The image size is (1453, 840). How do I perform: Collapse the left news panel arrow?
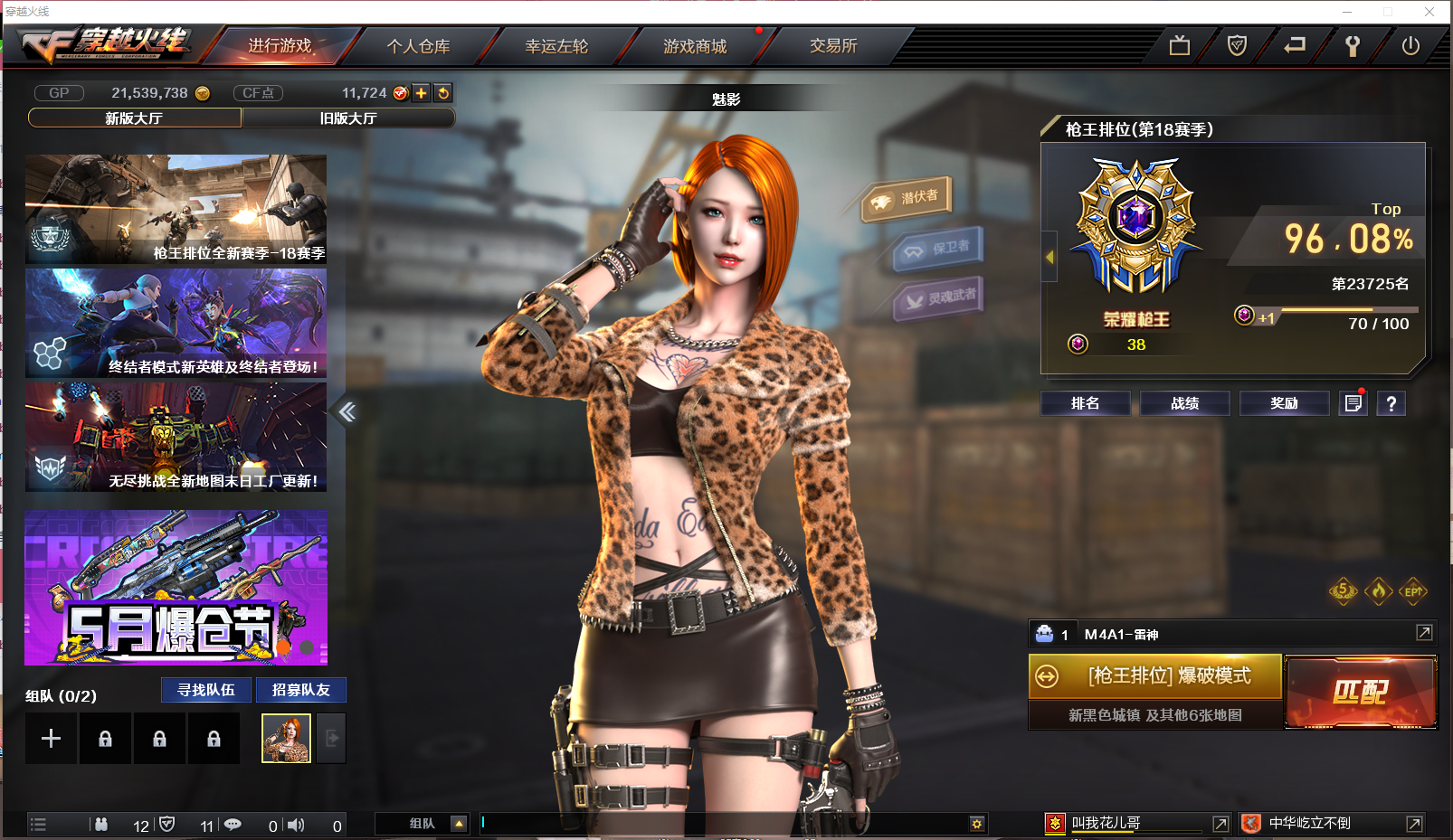(347, 412)
